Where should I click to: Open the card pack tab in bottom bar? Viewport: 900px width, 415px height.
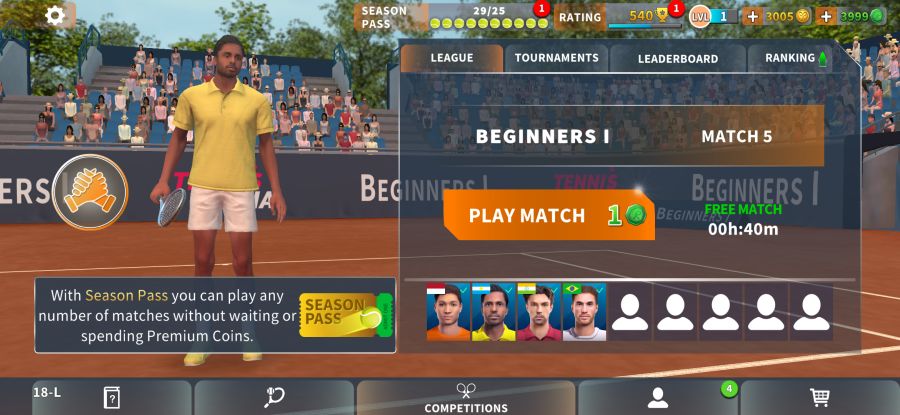click(112, 398)
